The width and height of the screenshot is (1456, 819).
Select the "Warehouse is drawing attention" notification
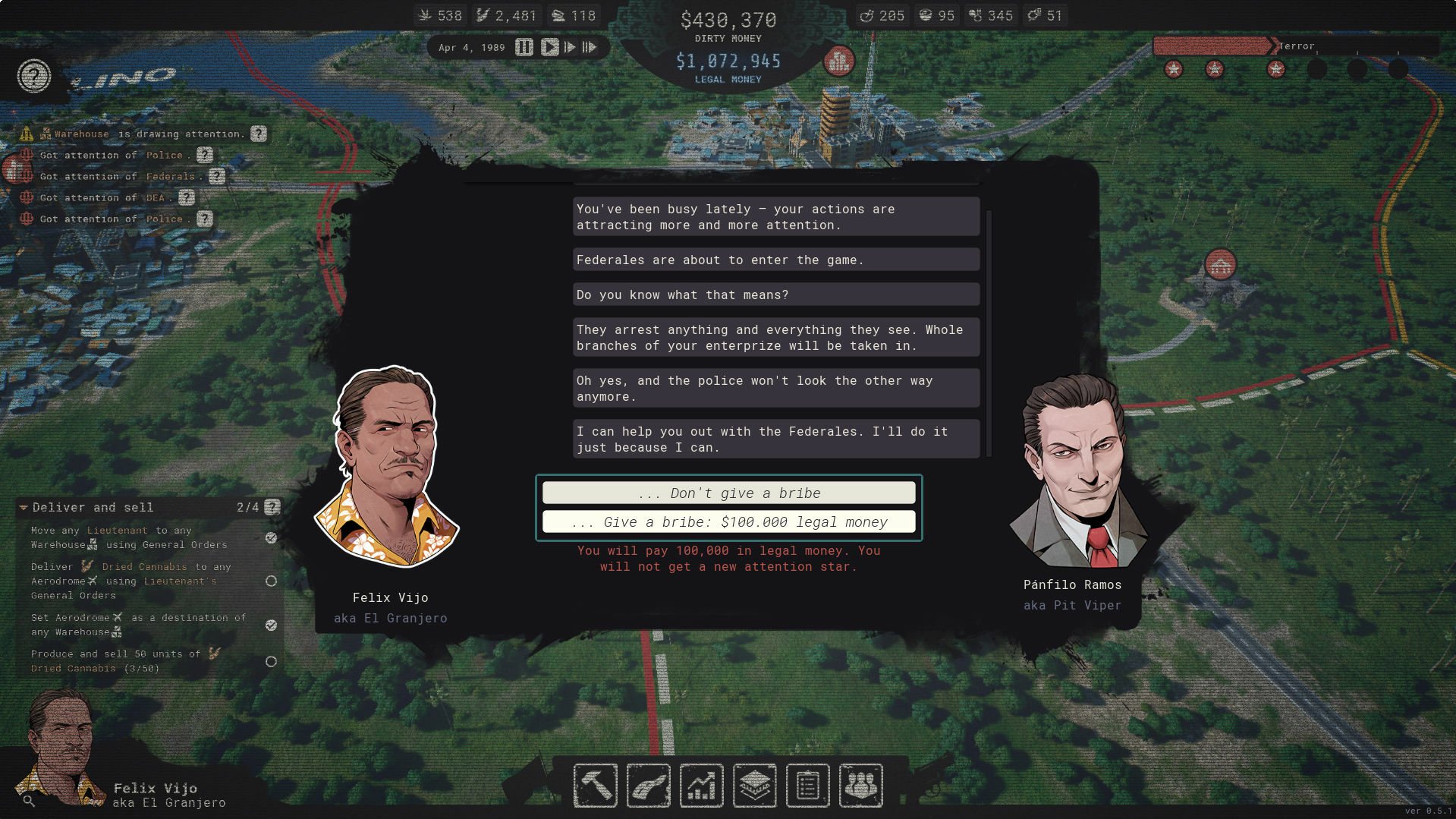pos(144,134)
